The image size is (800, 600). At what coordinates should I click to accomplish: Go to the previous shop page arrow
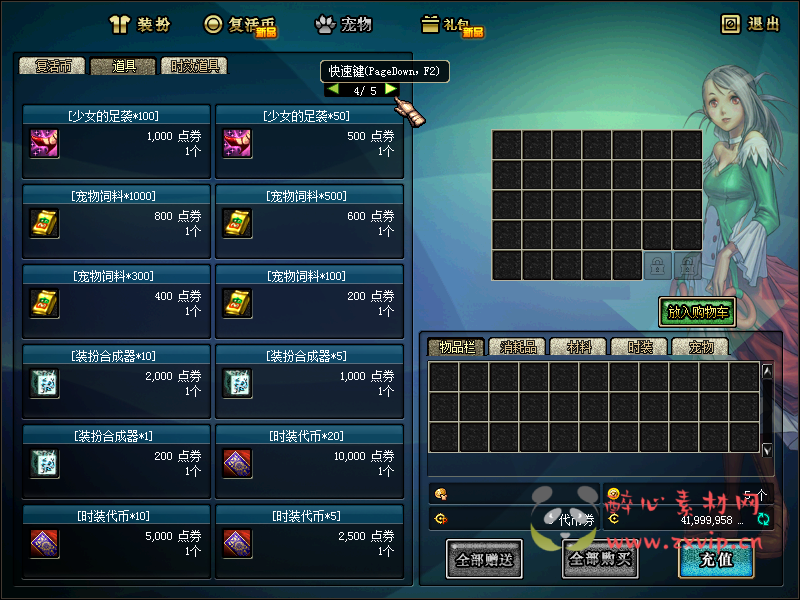click(332, 90)
